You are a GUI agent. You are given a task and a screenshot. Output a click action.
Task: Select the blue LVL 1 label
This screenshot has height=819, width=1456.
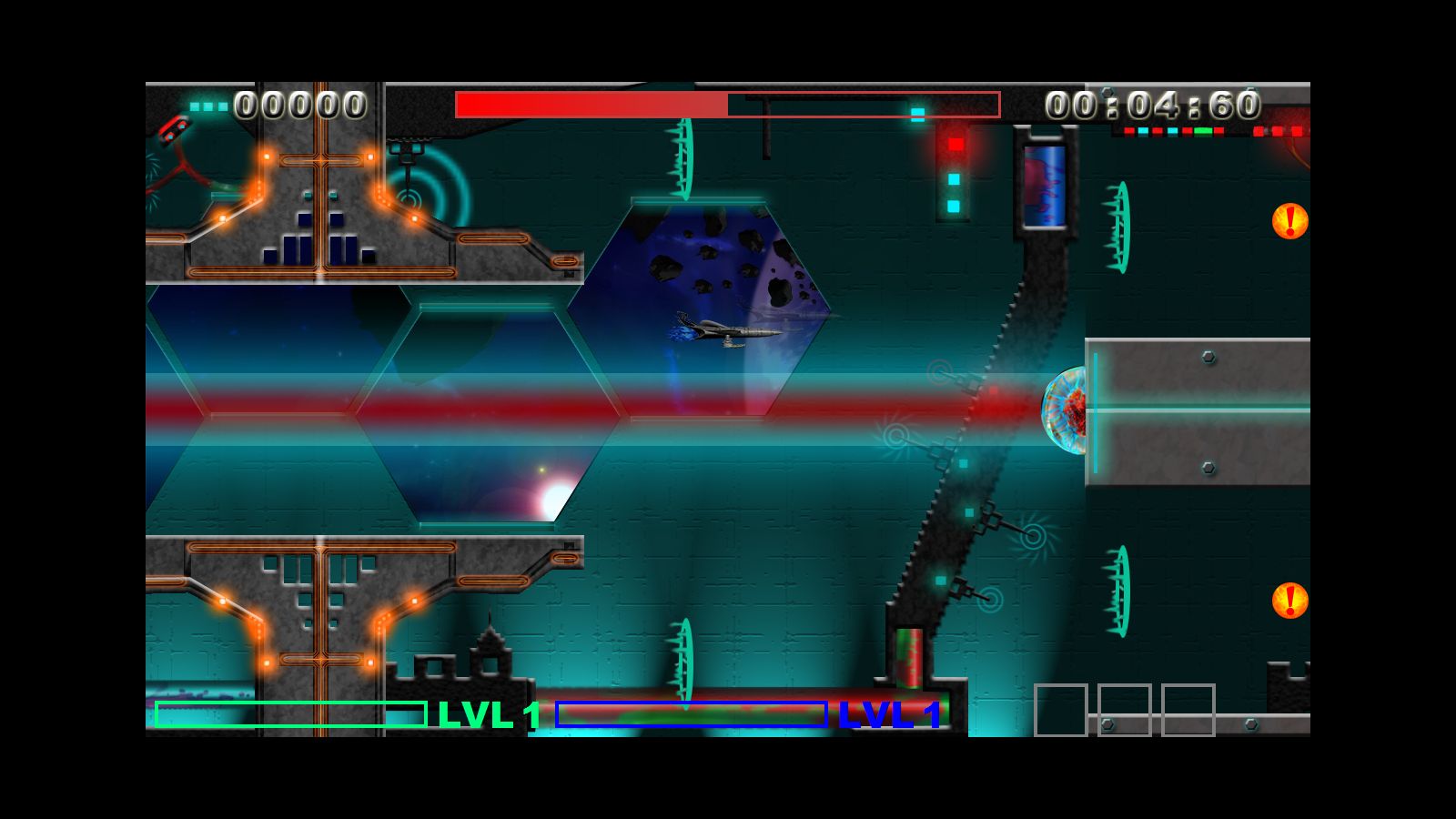[893, 715]
